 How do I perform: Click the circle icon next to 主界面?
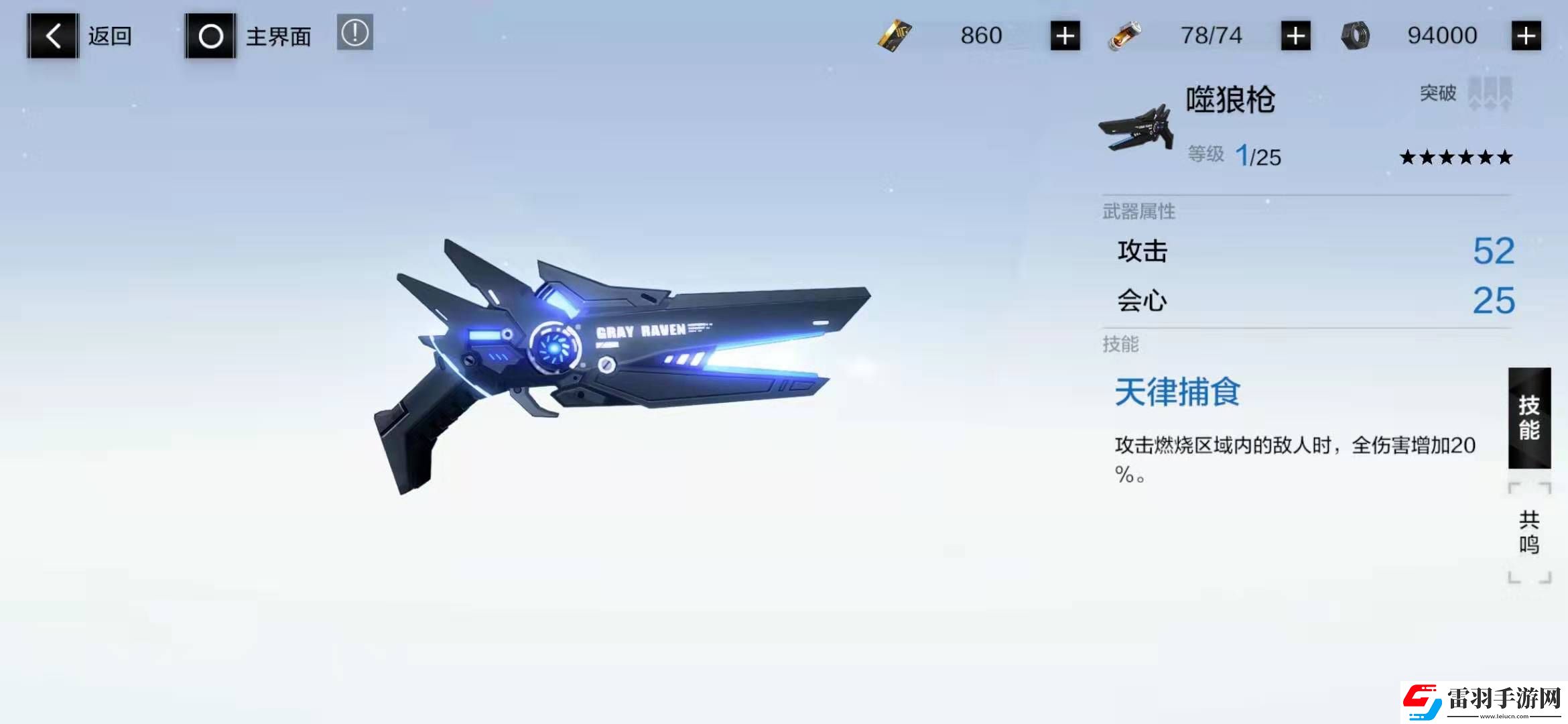click(210, 35)
